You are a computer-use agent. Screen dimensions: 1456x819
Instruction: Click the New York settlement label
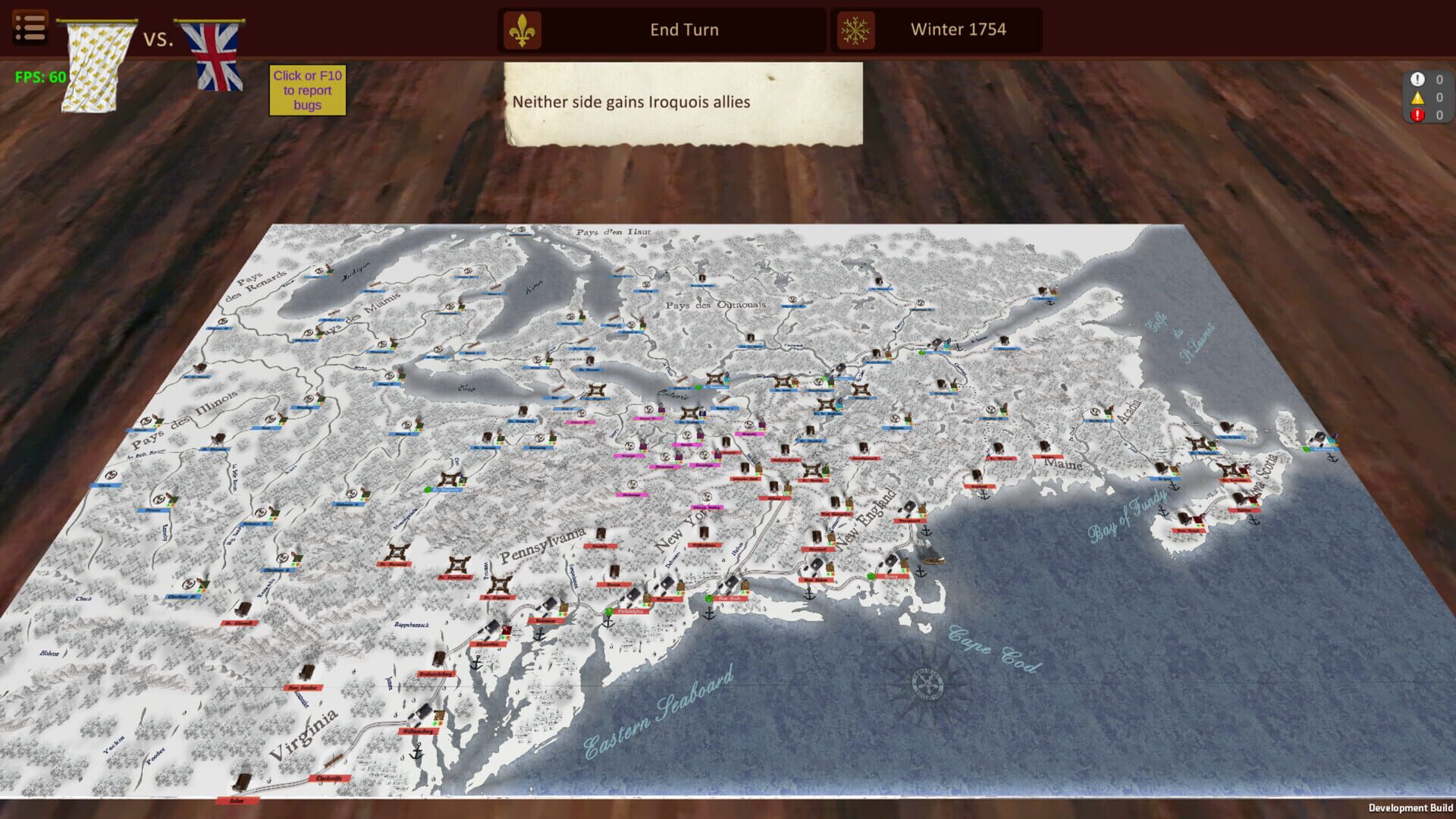click(731, 599)
